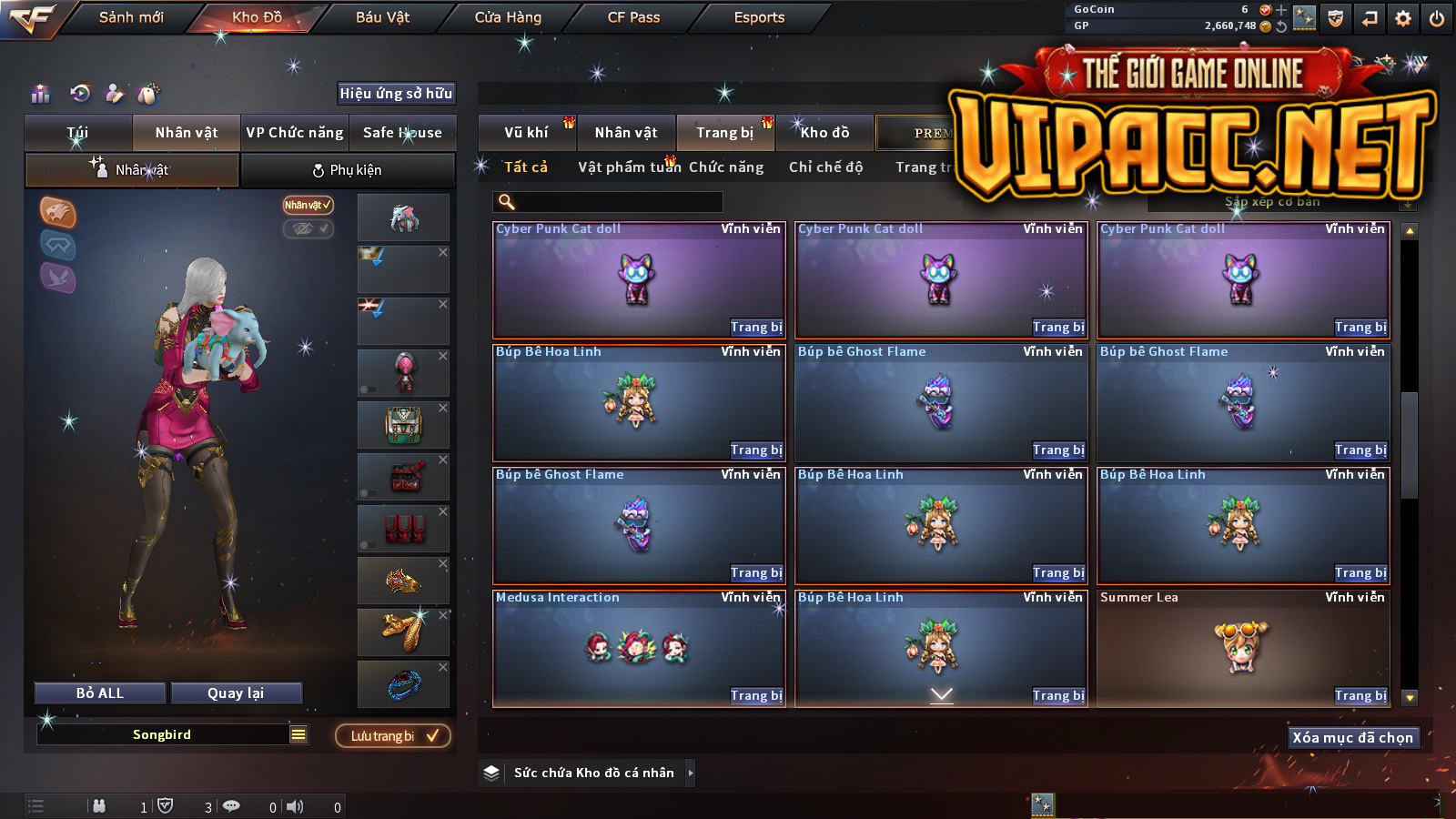Open the Esports menu
This screenshot has width=1456, height=819.
coord(759,17)
